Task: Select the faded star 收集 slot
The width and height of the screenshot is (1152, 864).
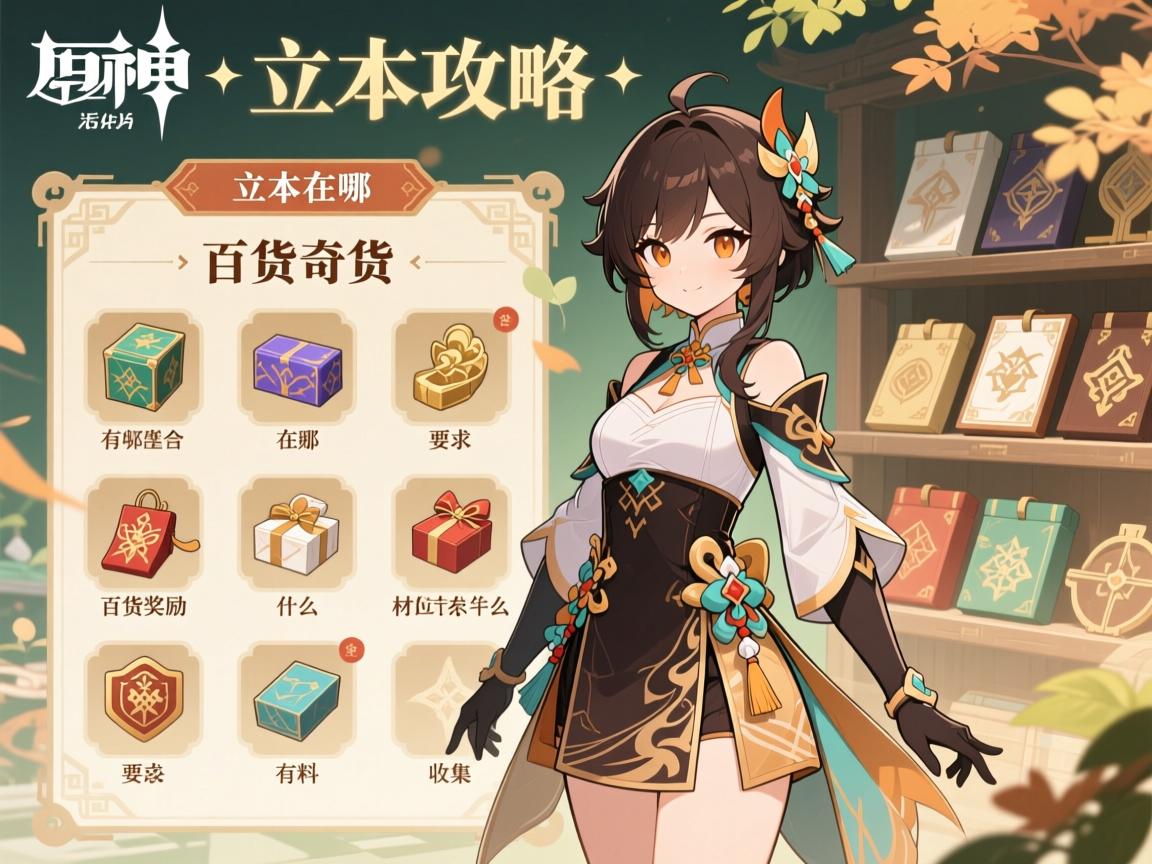Action: pyautogui.click(x=450, y=696)
